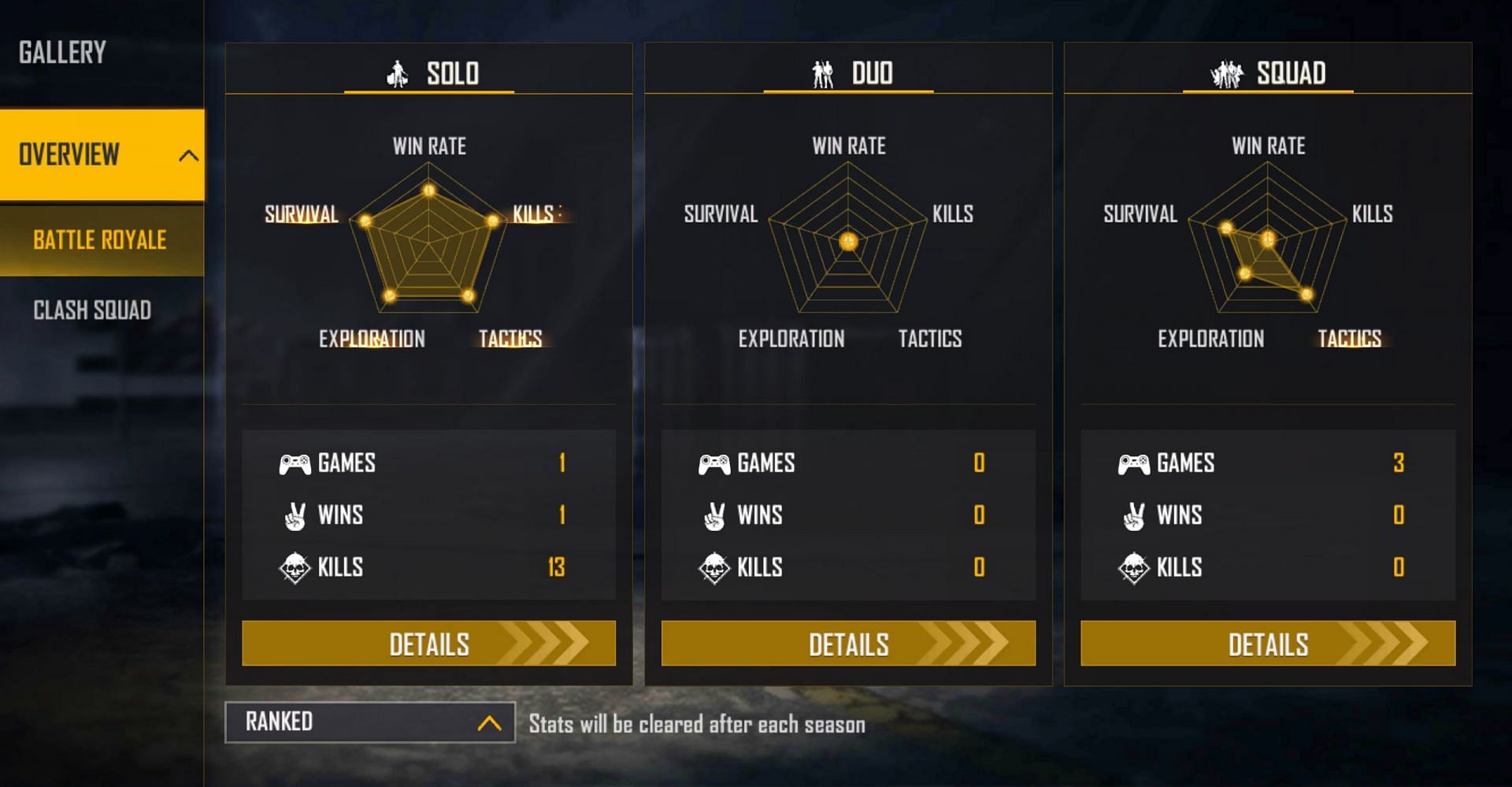View Duo mode details
1512x787 pixels.
[x=848, y=644]
